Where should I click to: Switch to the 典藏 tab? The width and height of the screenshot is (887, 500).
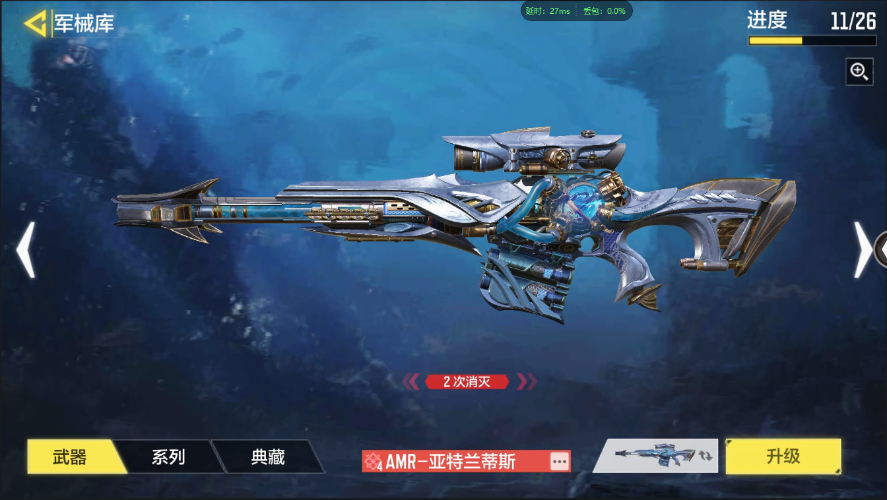click(x=267, y=457)
